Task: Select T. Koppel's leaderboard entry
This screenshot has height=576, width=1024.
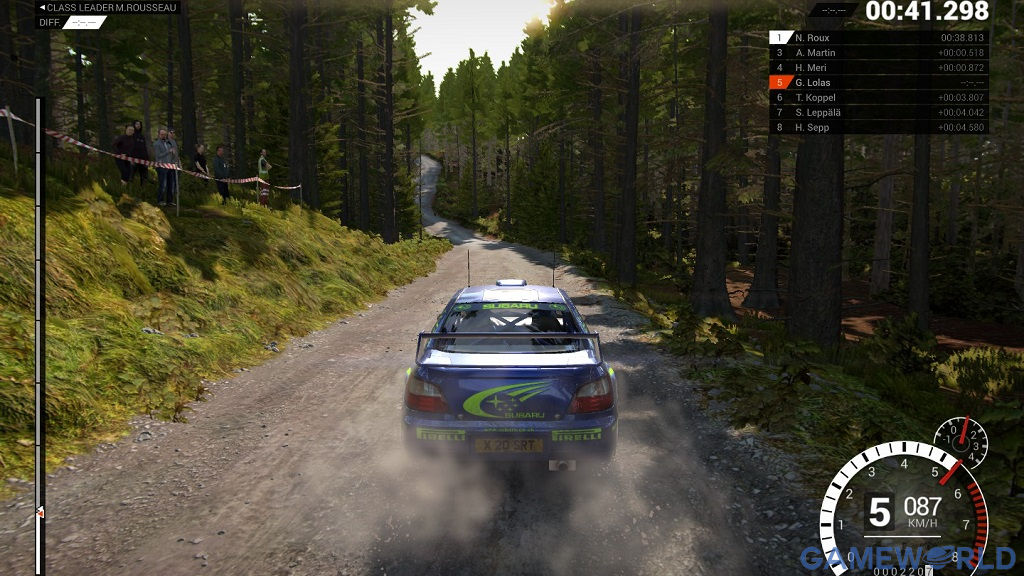Action: click(878, 97)
